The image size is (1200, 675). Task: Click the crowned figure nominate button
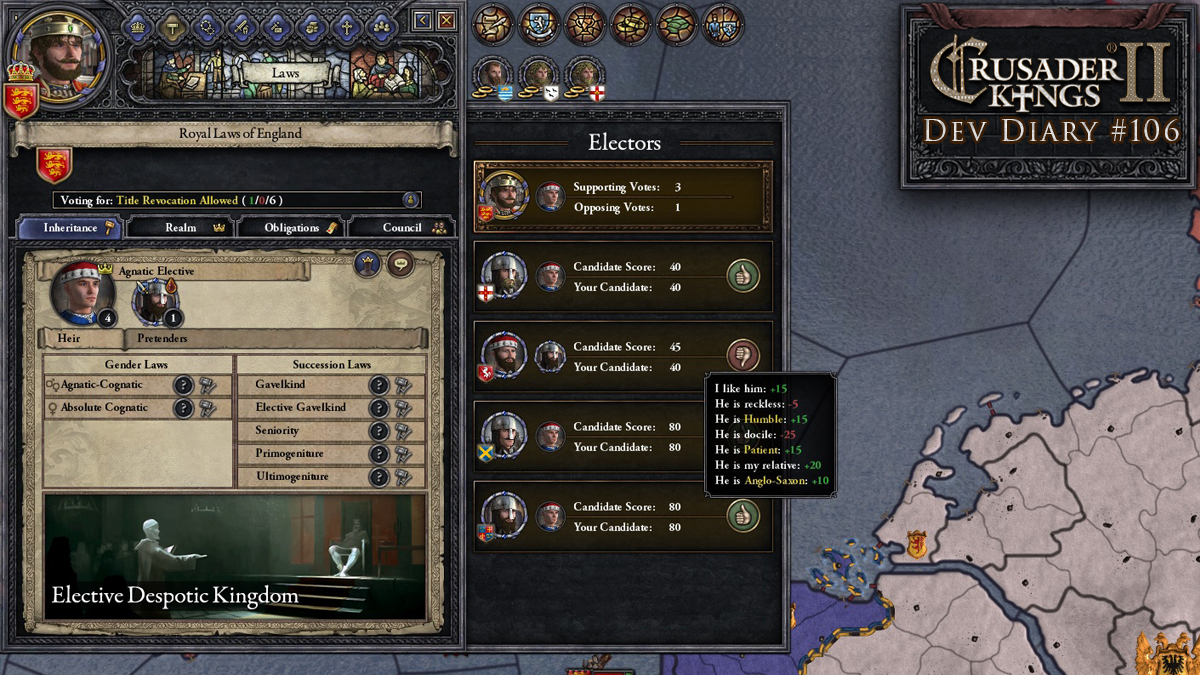pos(368,264)
